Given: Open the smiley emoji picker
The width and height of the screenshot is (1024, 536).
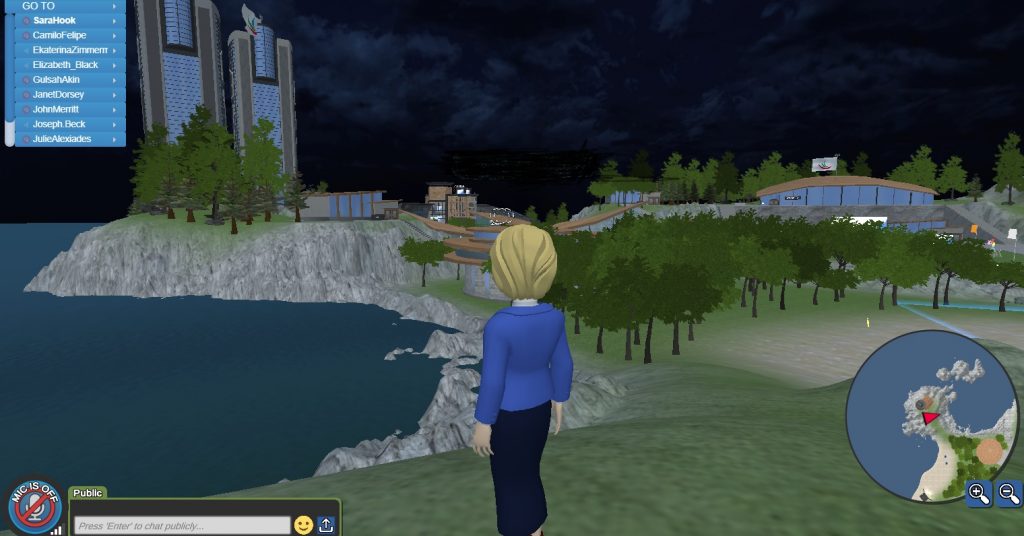Looking at the screenshot, I should [x=304, y=525].
